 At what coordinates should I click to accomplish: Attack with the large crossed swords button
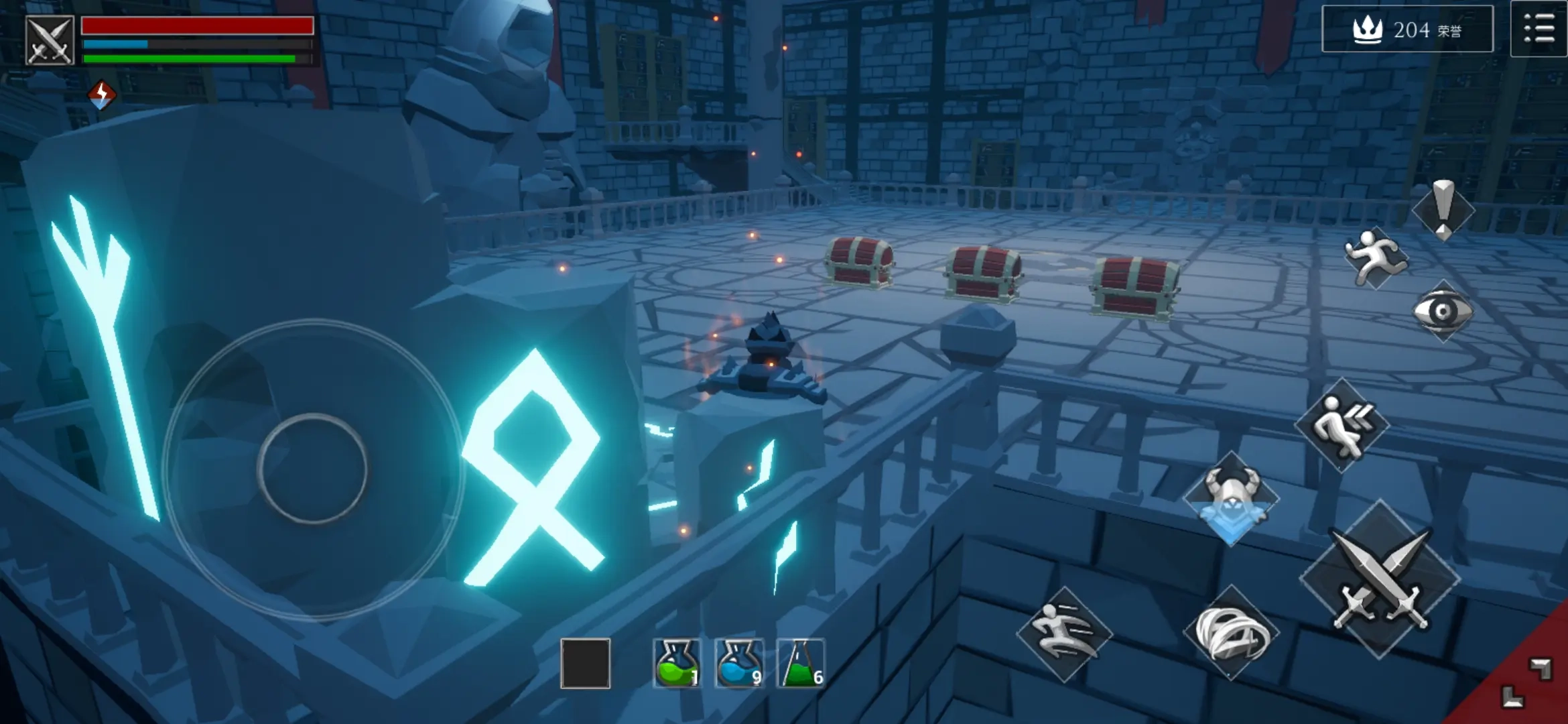point(1379,580)
